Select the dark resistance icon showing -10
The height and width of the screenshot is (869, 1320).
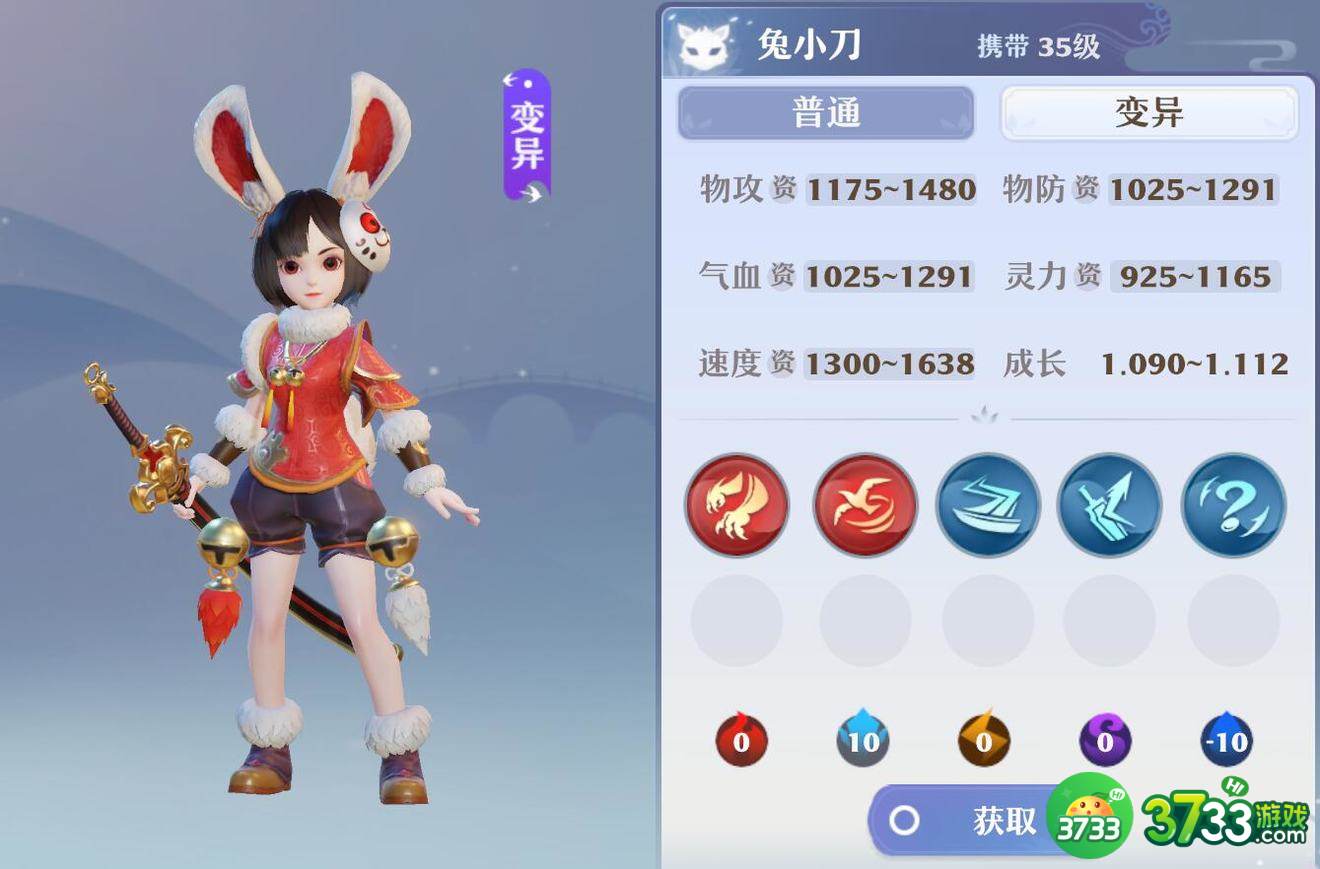1227,740
